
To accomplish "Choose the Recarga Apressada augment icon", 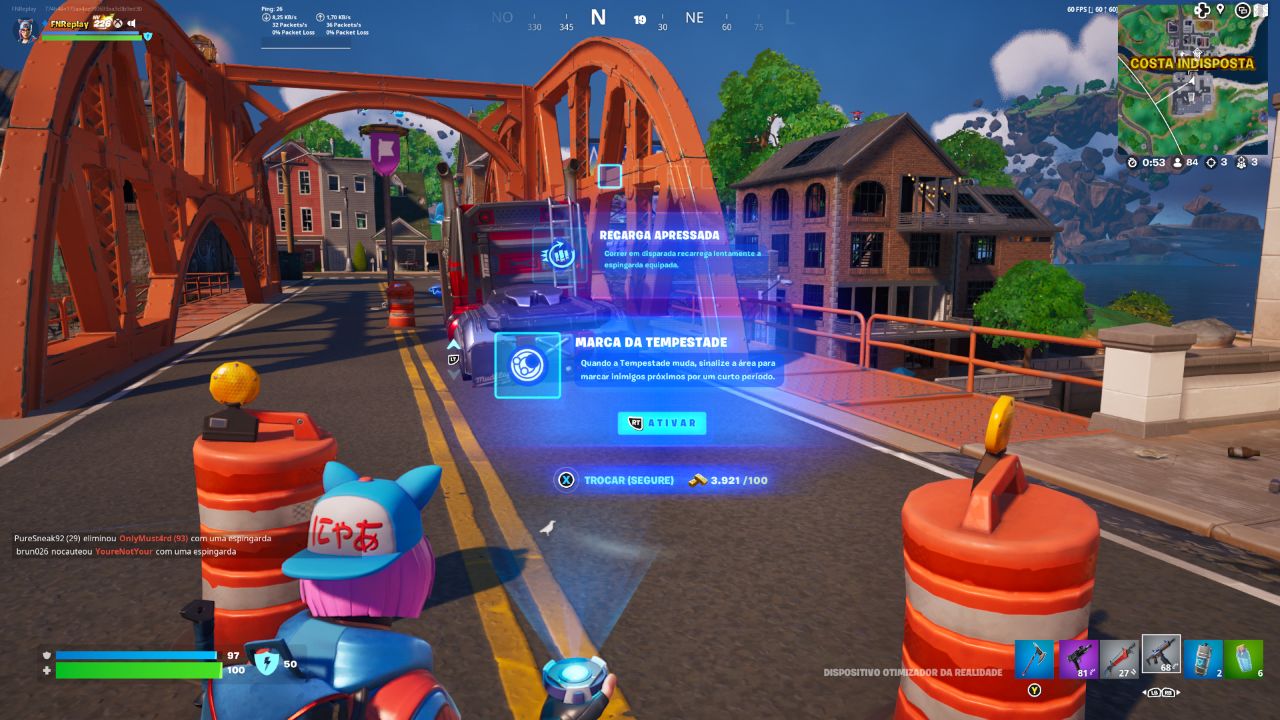I will (x=560, y=255).
